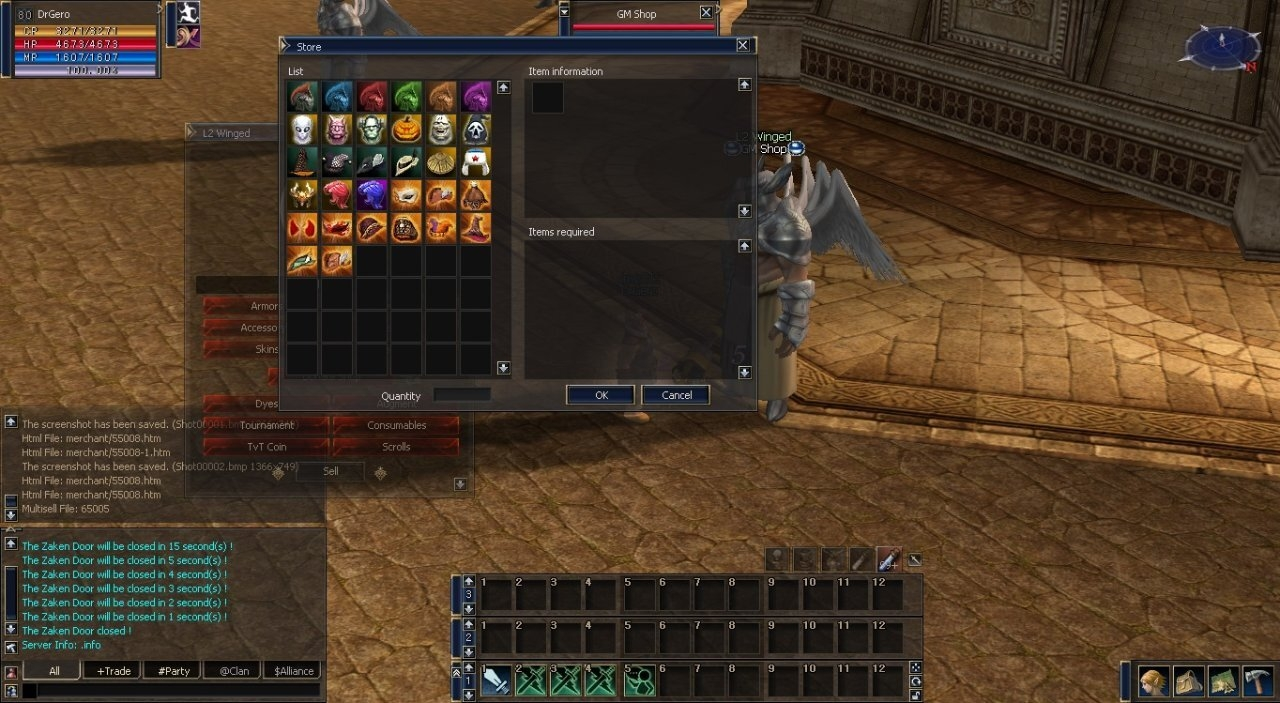Click the Quantity input field
The image size is (1280, 703).
click(462, 395)
